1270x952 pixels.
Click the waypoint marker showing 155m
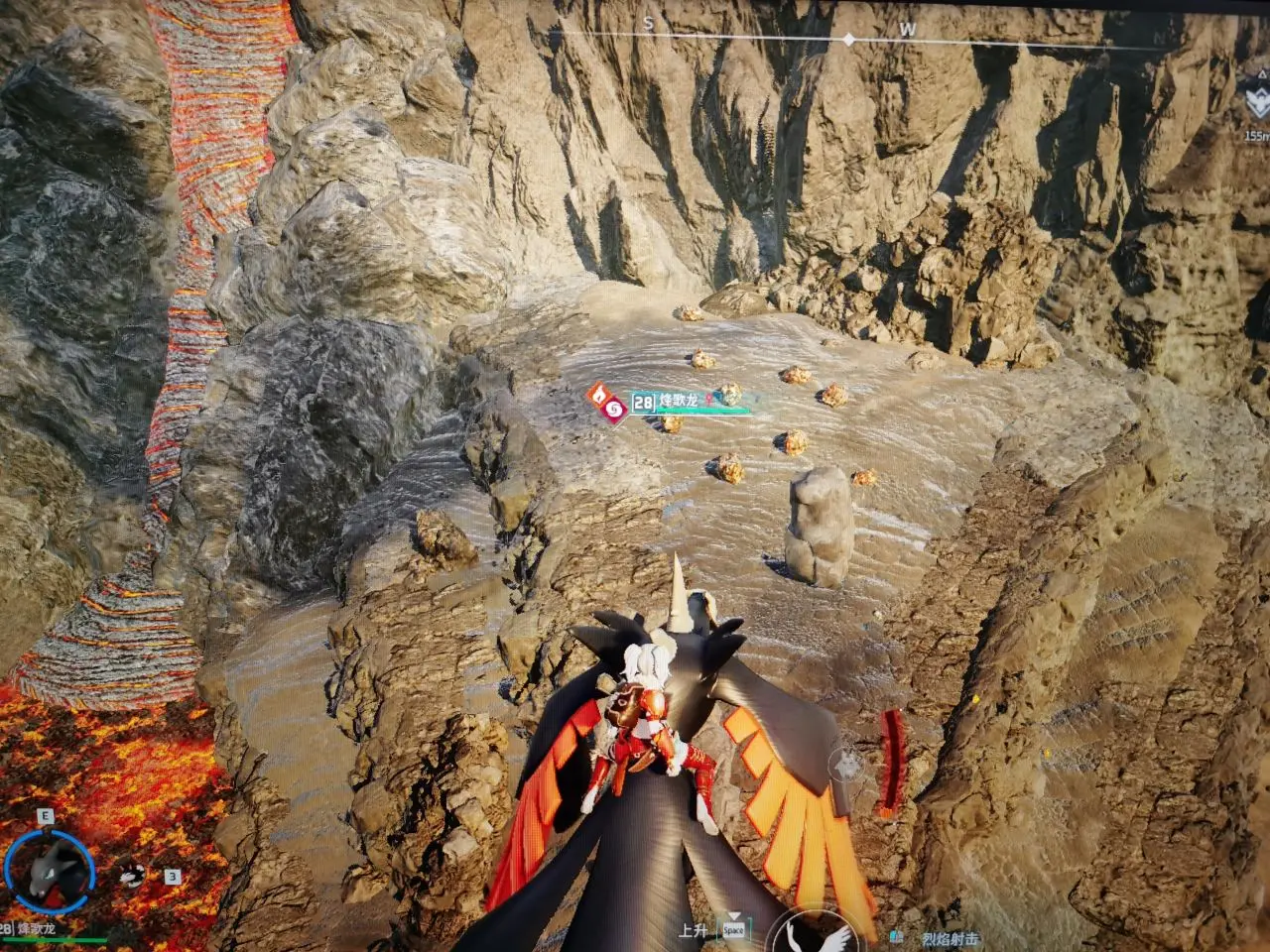coord(1255,103)
